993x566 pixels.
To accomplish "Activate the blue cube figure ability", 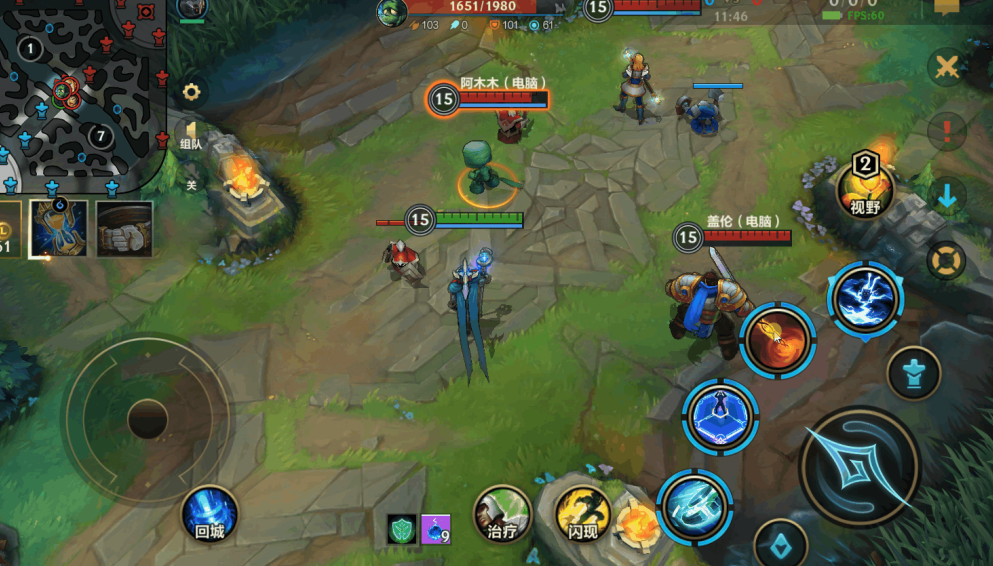I will [x=720, y=416].
